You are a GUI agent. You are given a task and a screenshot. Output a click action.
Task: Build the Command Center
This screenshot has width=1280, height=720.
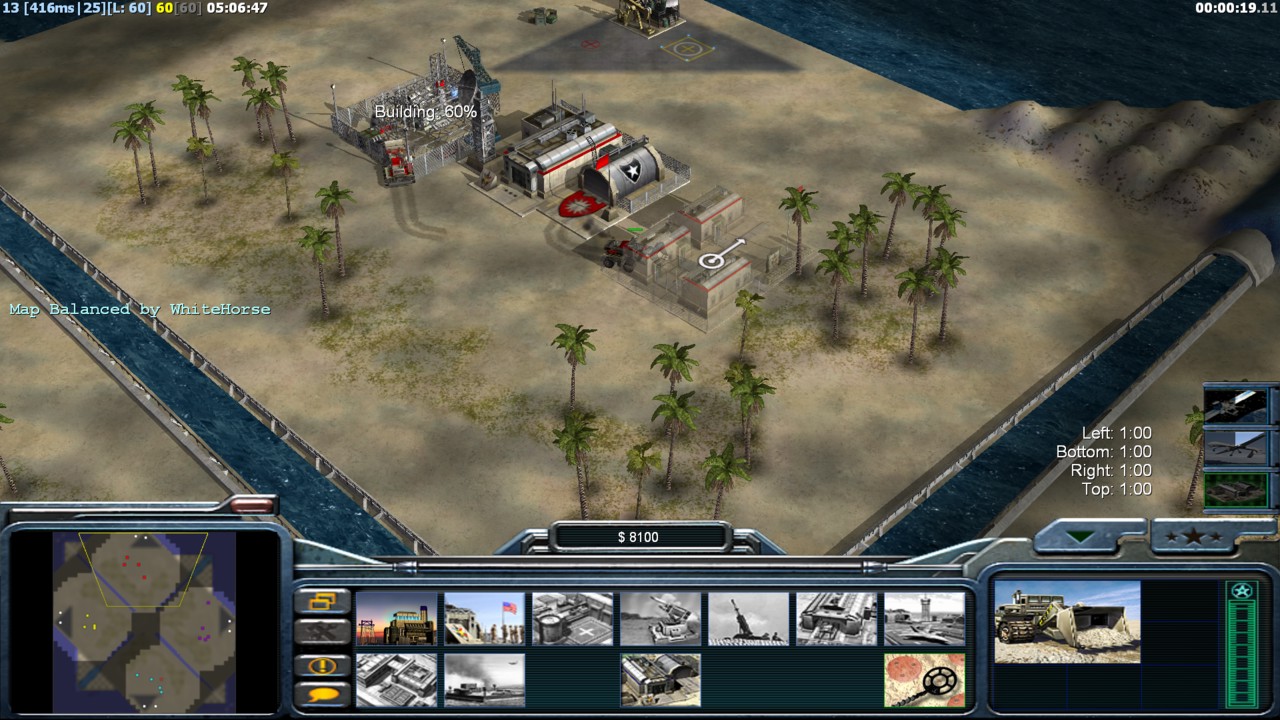click(x=661, y=680)
